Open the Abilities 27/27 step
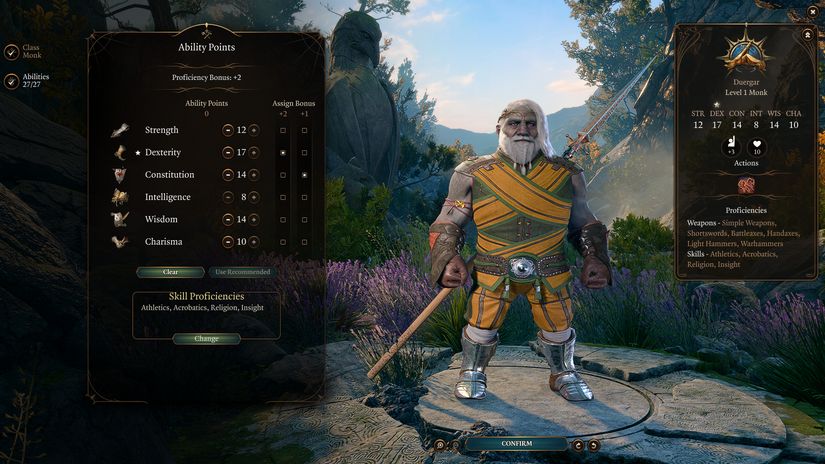Viewport: 825px width, 464px height. pos(11,81)
